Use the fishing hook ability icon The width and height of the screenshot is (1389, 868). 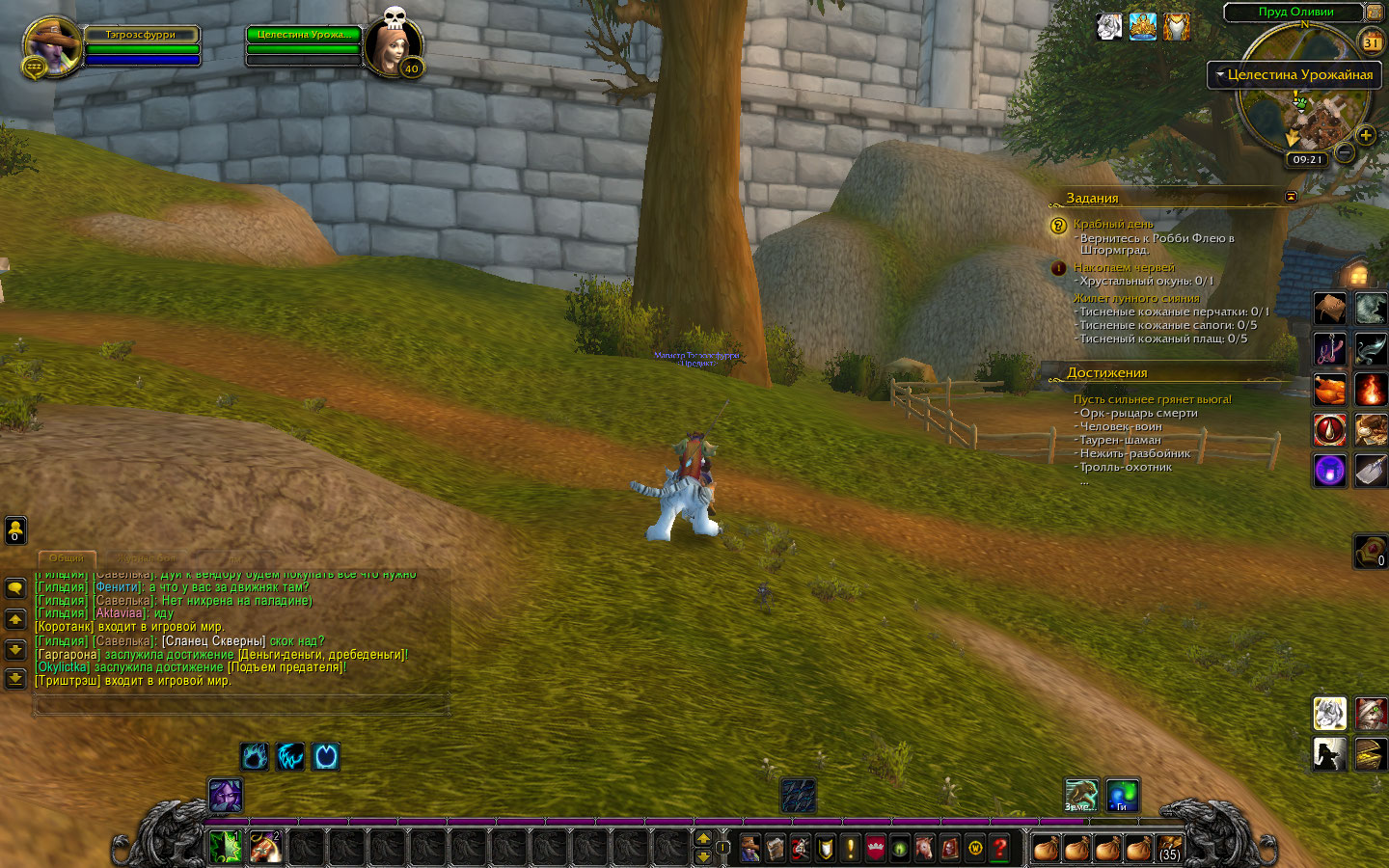[x=1329, y=348]
